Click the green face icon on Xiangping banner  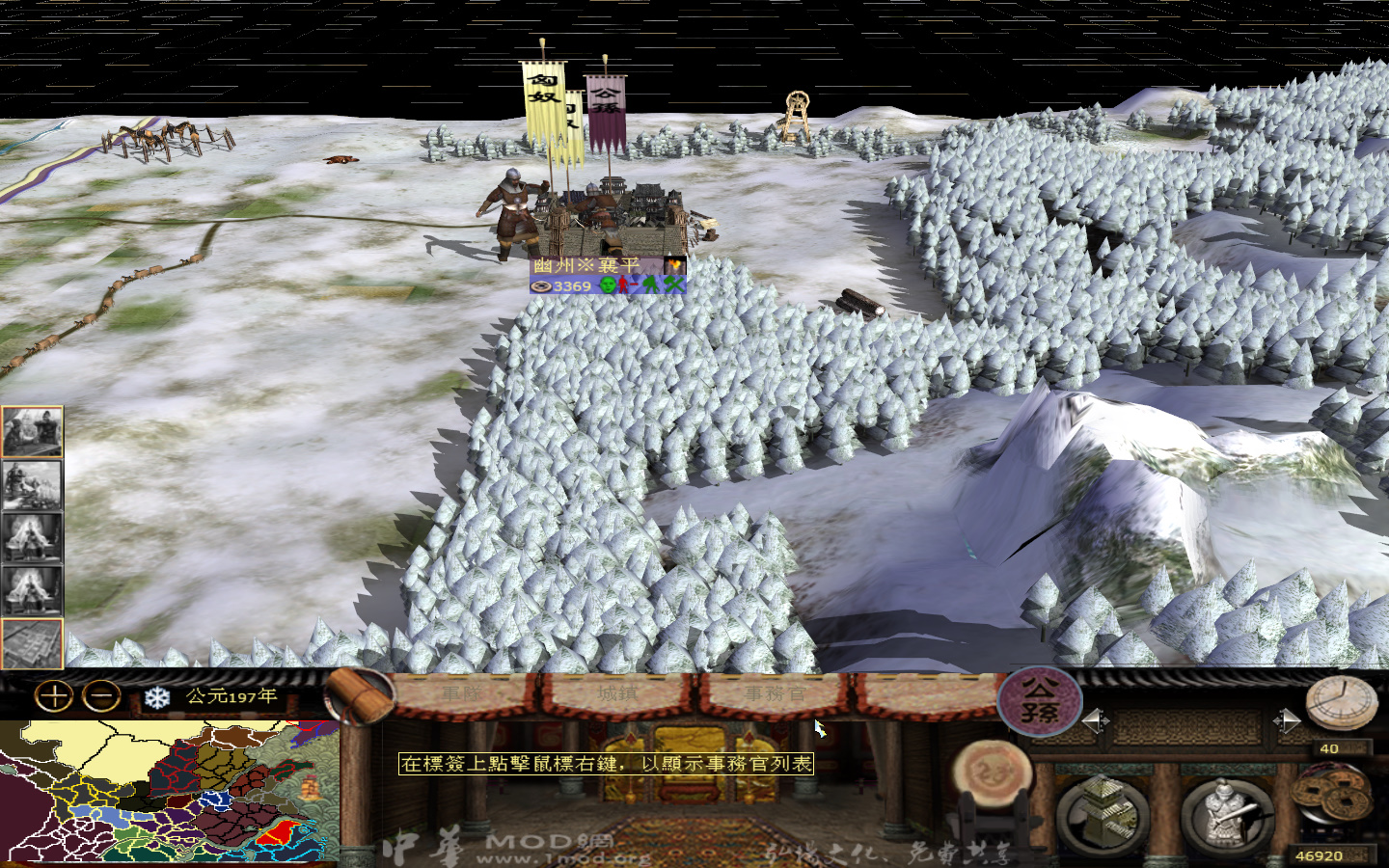click(x=609, y=285)
